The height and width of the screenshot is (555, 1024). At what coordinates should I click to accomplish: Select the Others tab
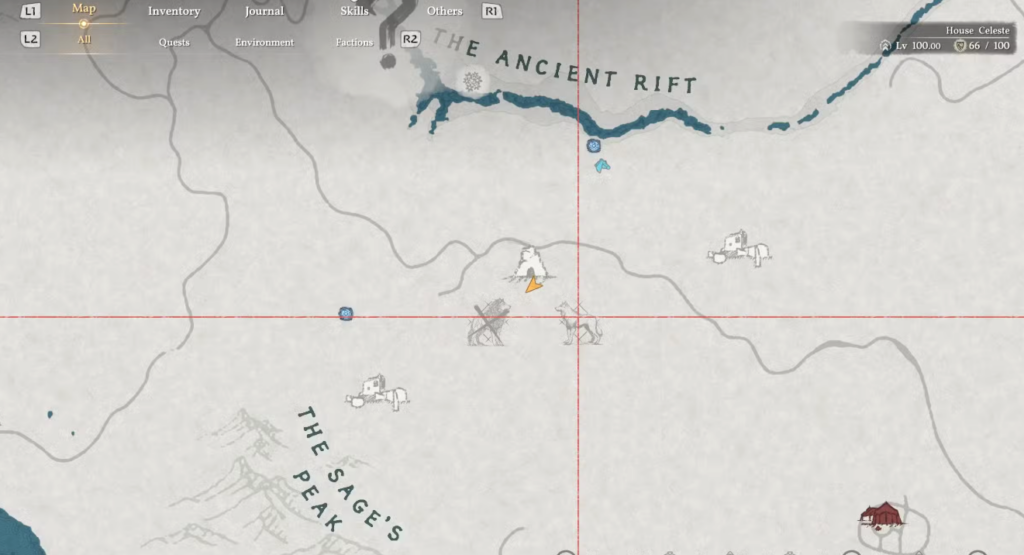point(444,11)
